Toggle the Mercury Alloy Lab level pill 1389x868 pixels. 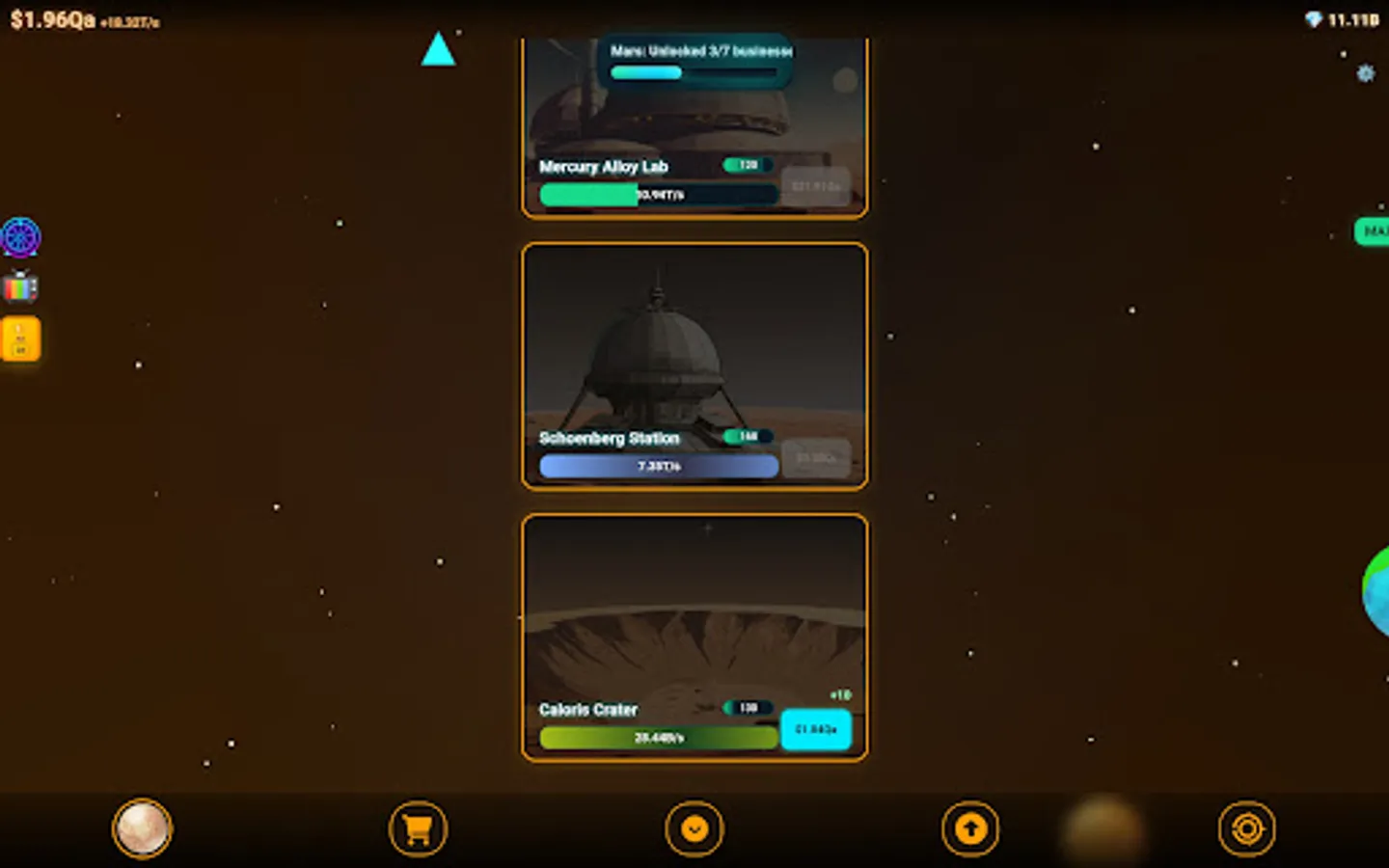(744, 165)
